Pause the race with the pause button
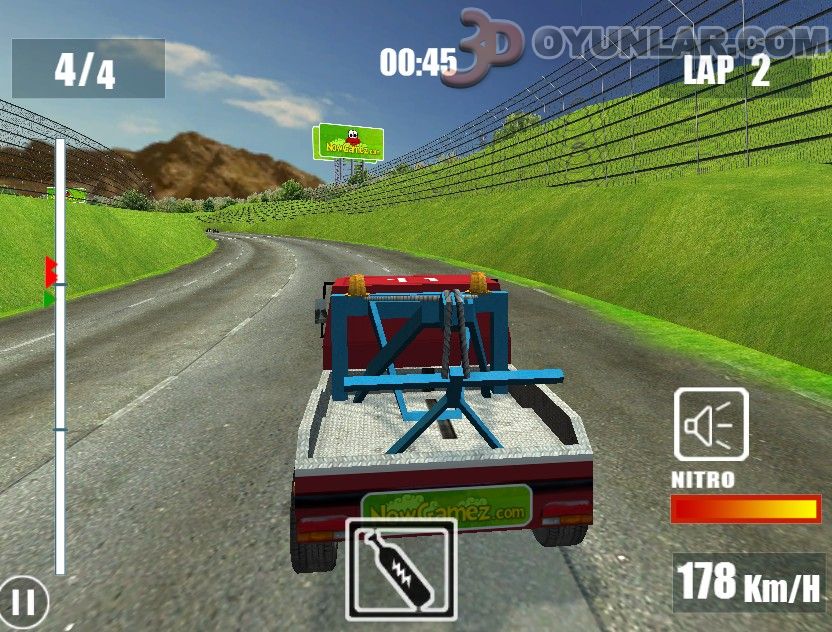Image resolution: width=832 pixels, height=632 pixels. pyautogui.click(x=25, y=602)
